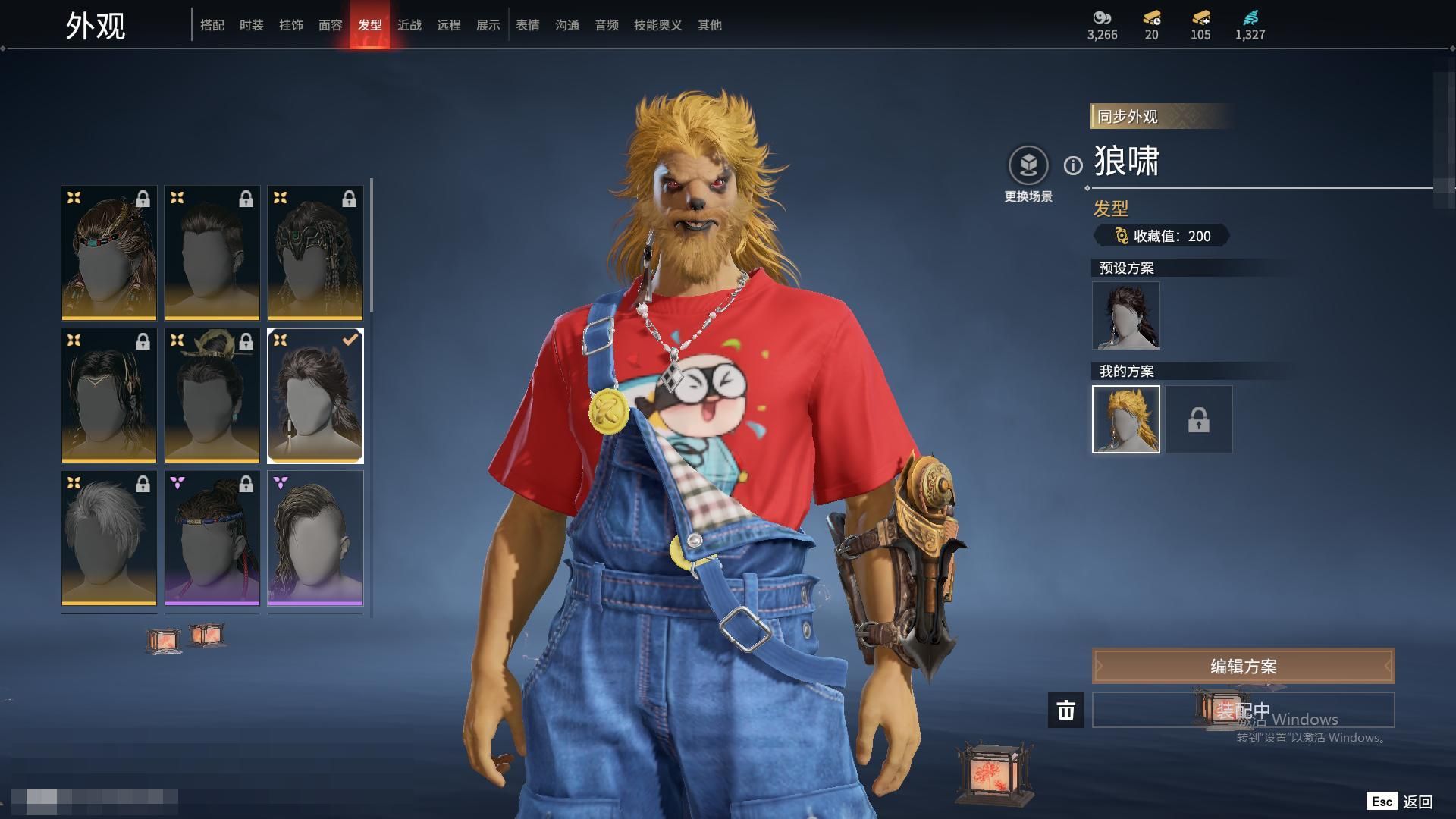Open the 时装 tab
The image size is (1456, 819).
coord(252,25)
